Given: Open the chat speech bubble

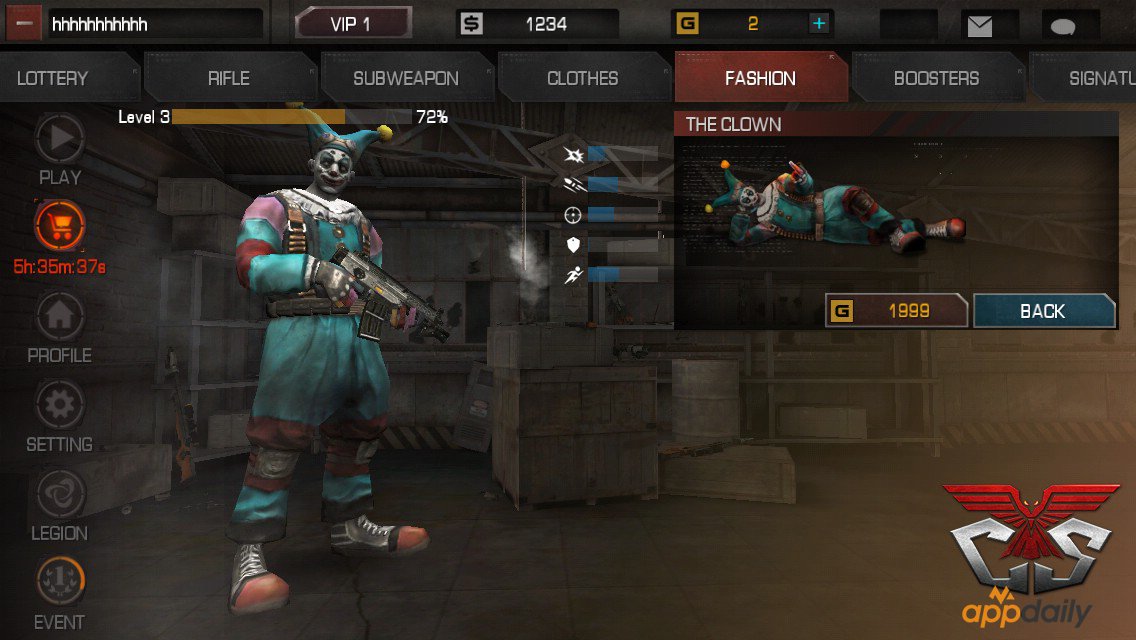Looking at the screenshot, I should [x=1070, y=25].
